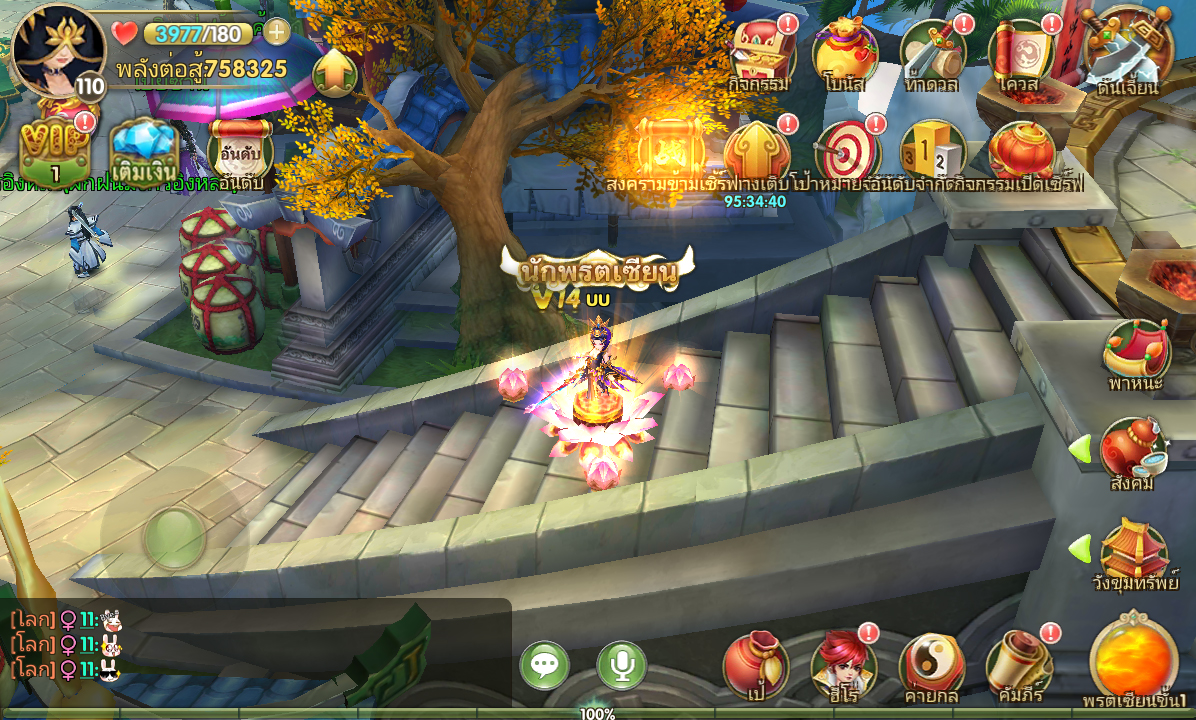The image size is (1196, 720).
Task: Open the เป้ bag inventory
Action: pyautogui.click(x=756, y=663)
